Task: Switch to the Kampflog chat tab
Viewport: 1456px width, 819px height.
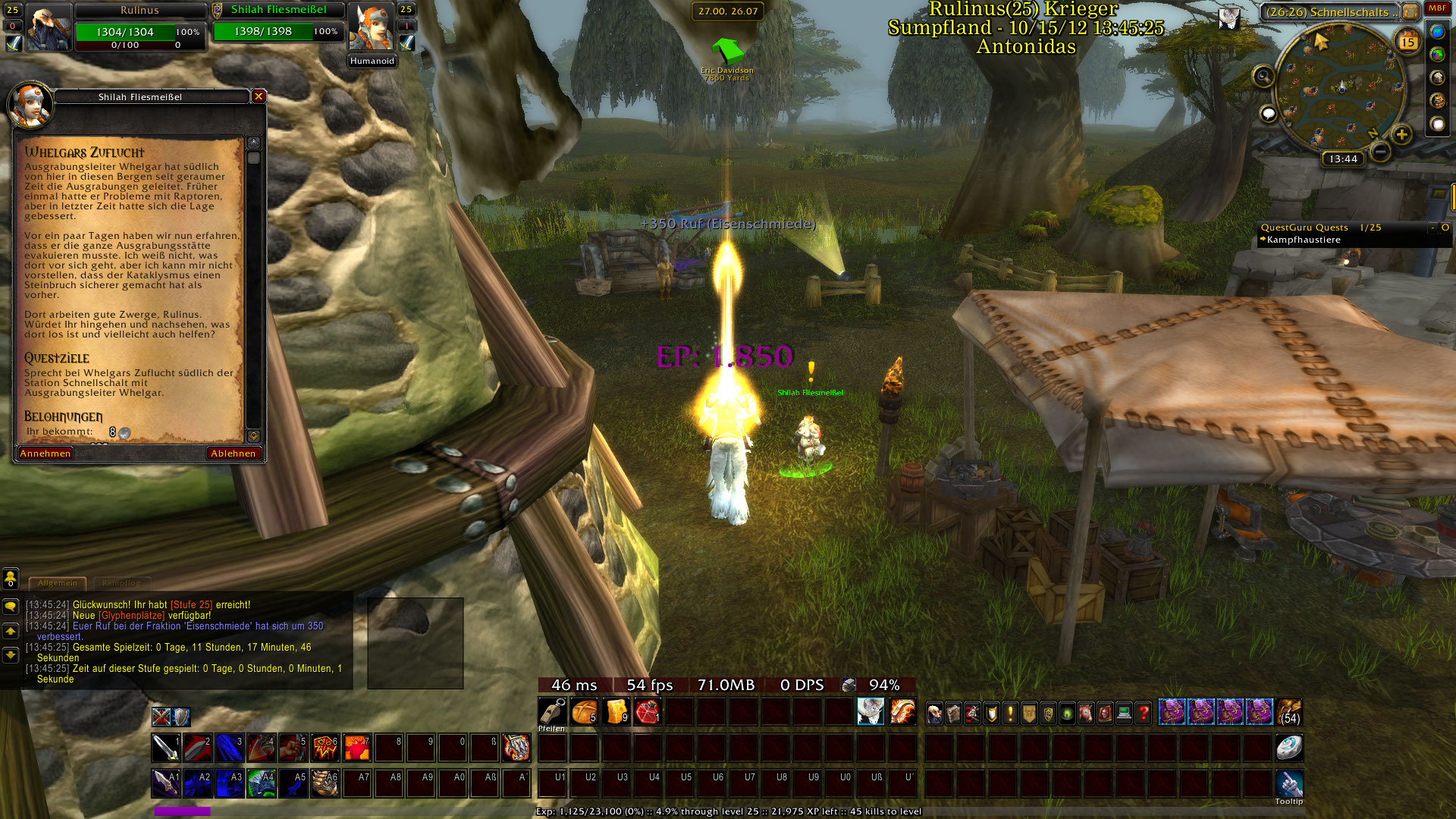Action: coord(121,583)
